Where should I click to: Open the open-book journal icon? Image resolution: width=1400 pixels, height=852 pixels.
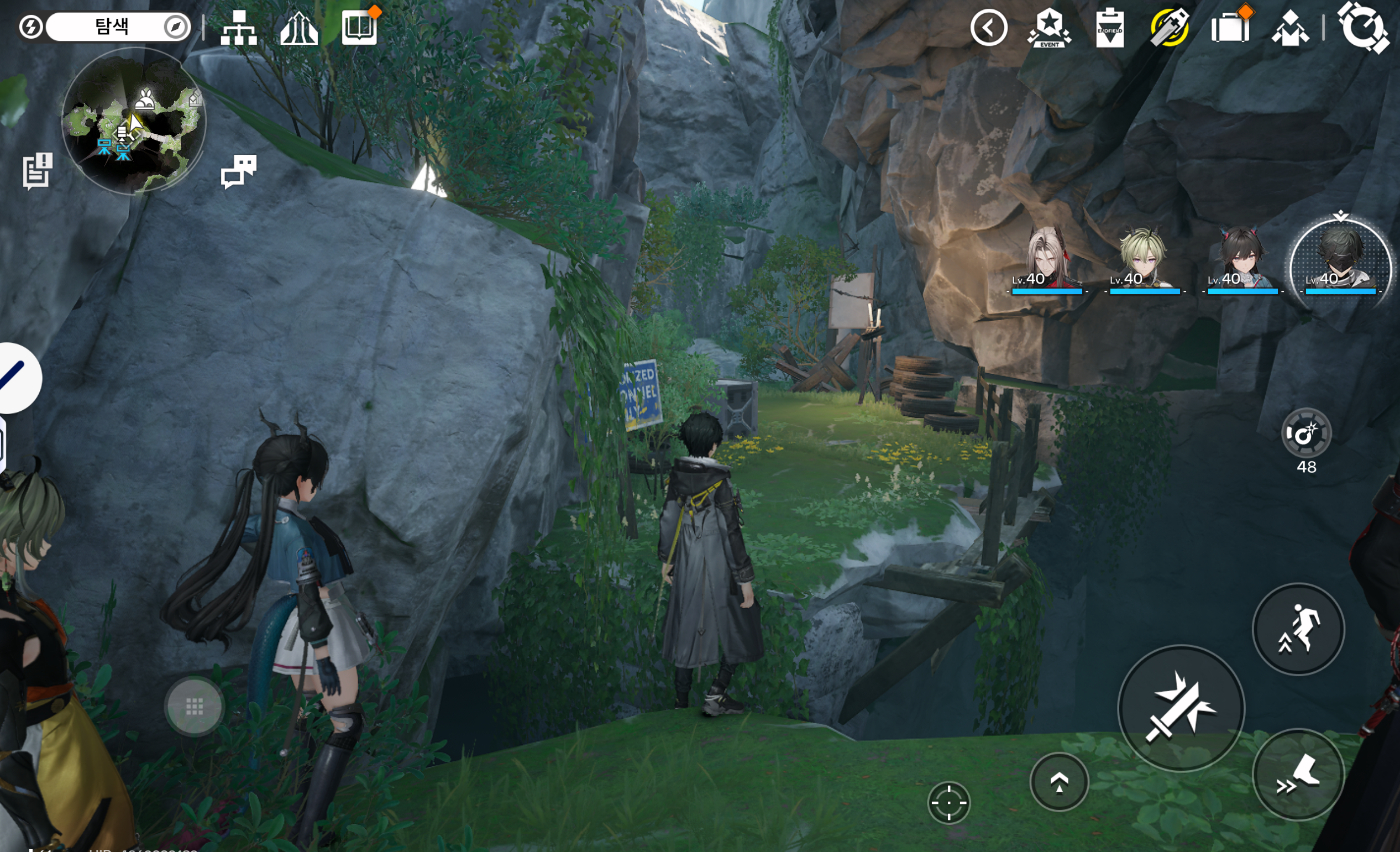coord(359,27)
